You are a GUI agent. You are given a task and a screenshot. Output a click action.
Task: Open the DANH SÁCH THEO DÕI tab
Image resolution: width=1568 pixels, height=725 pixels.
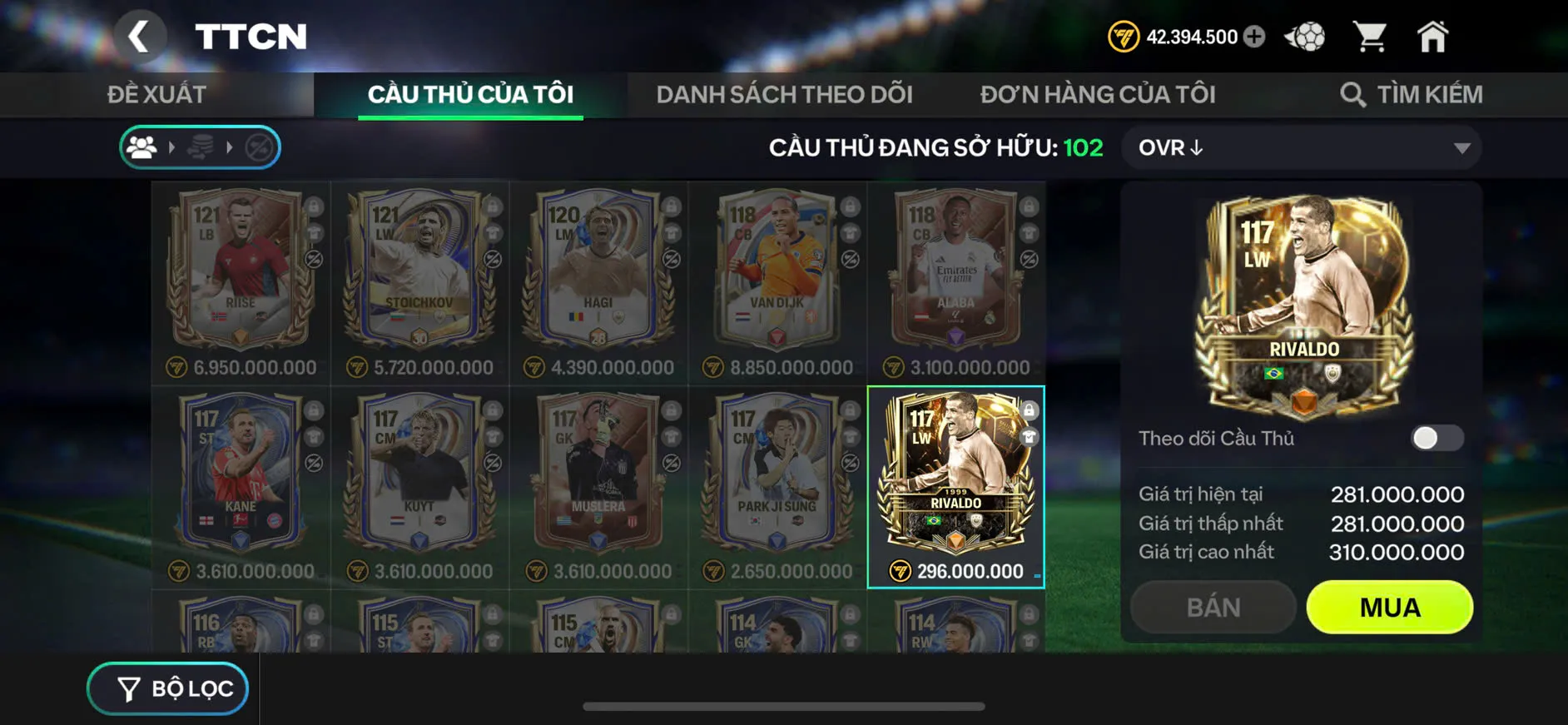click(786, 93)
